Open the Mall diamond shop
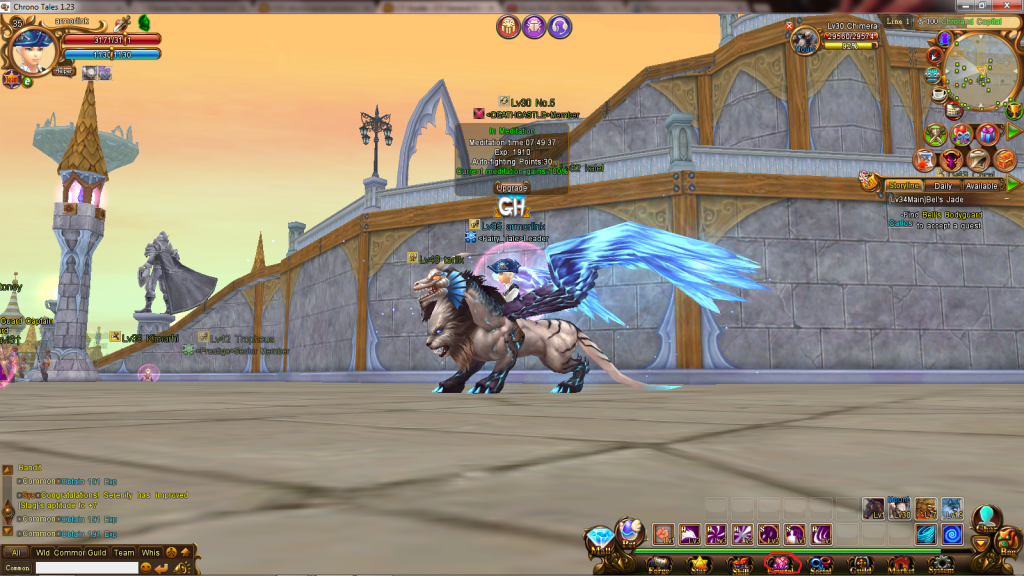The width and height of the screenshot is (1024, 576). click(600, 540)
